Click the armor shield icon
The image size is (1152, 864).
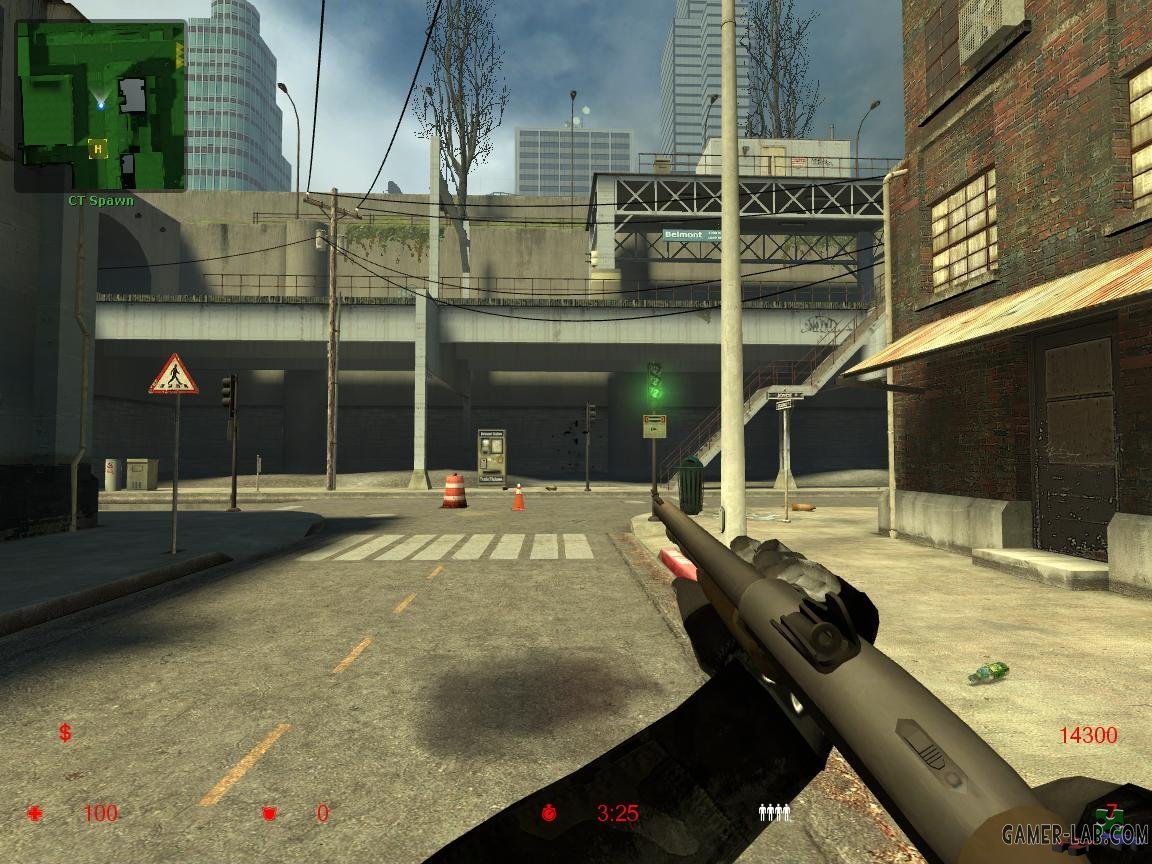[268, 813]
